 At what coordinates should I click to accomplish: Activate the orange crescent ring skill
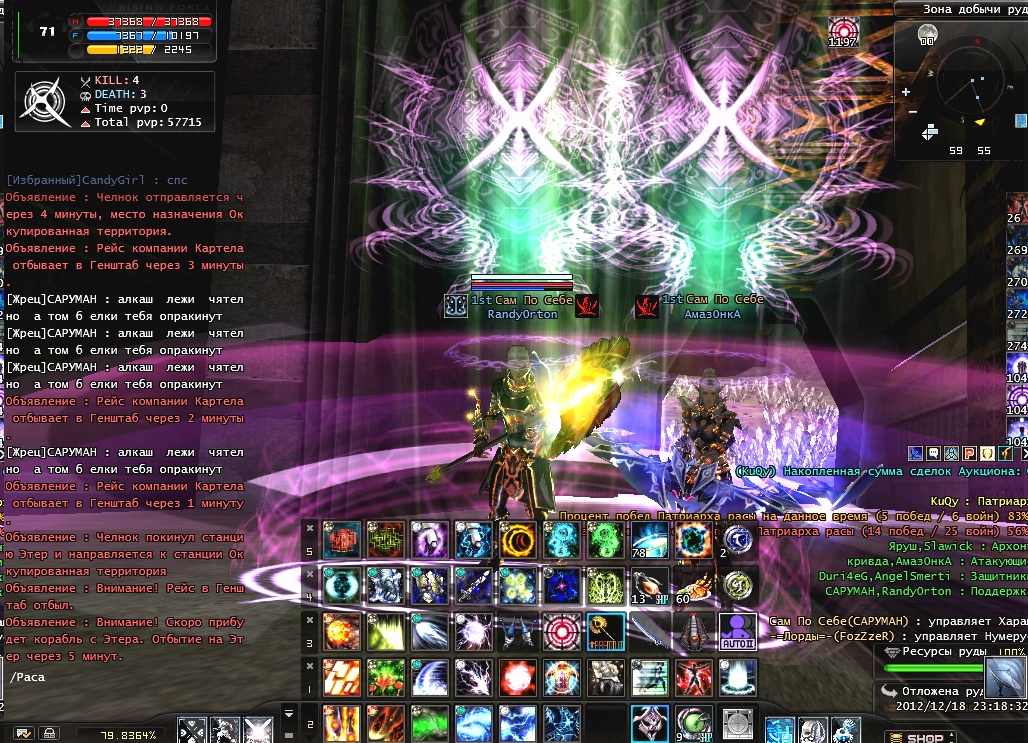point(516,540)
